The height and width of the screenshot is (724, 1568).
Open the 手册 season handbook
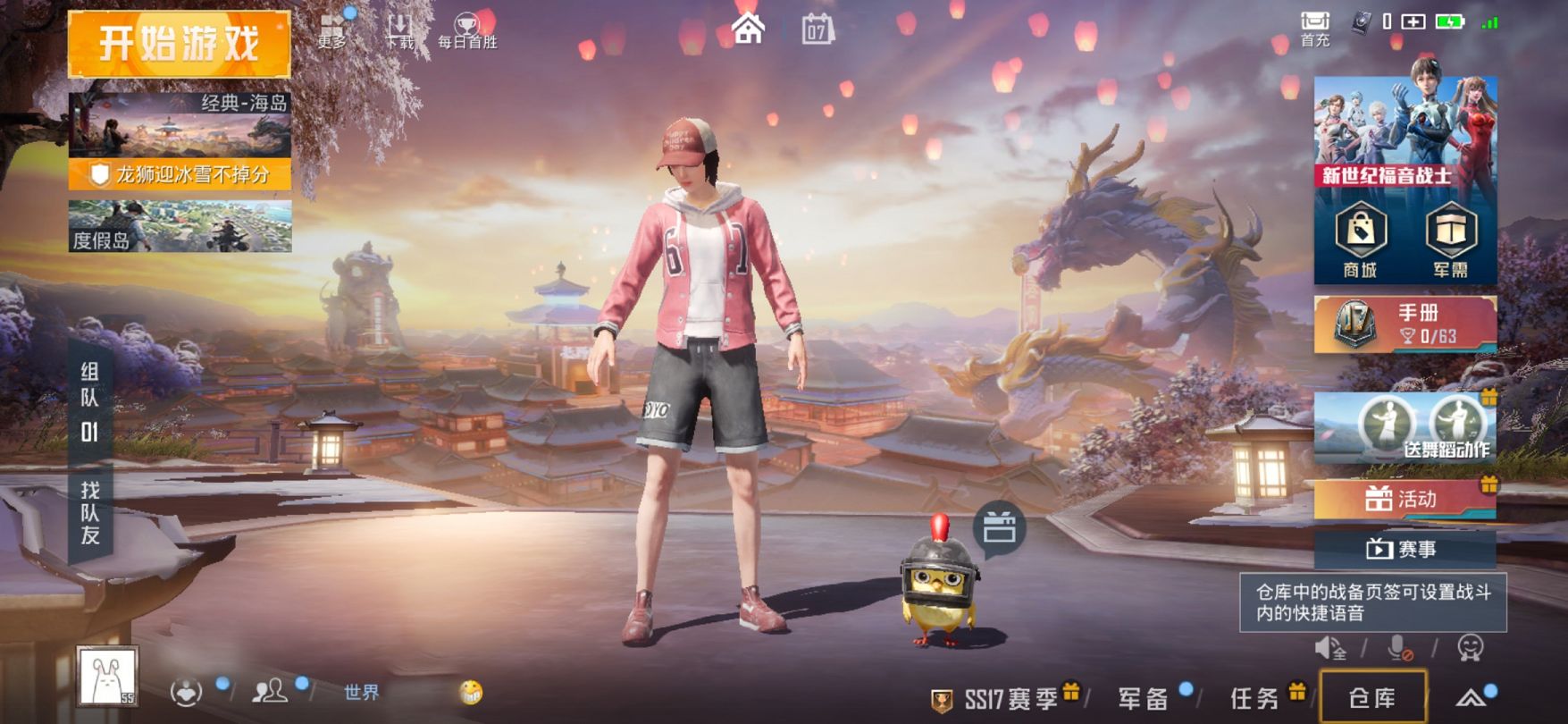[1404, 324]
